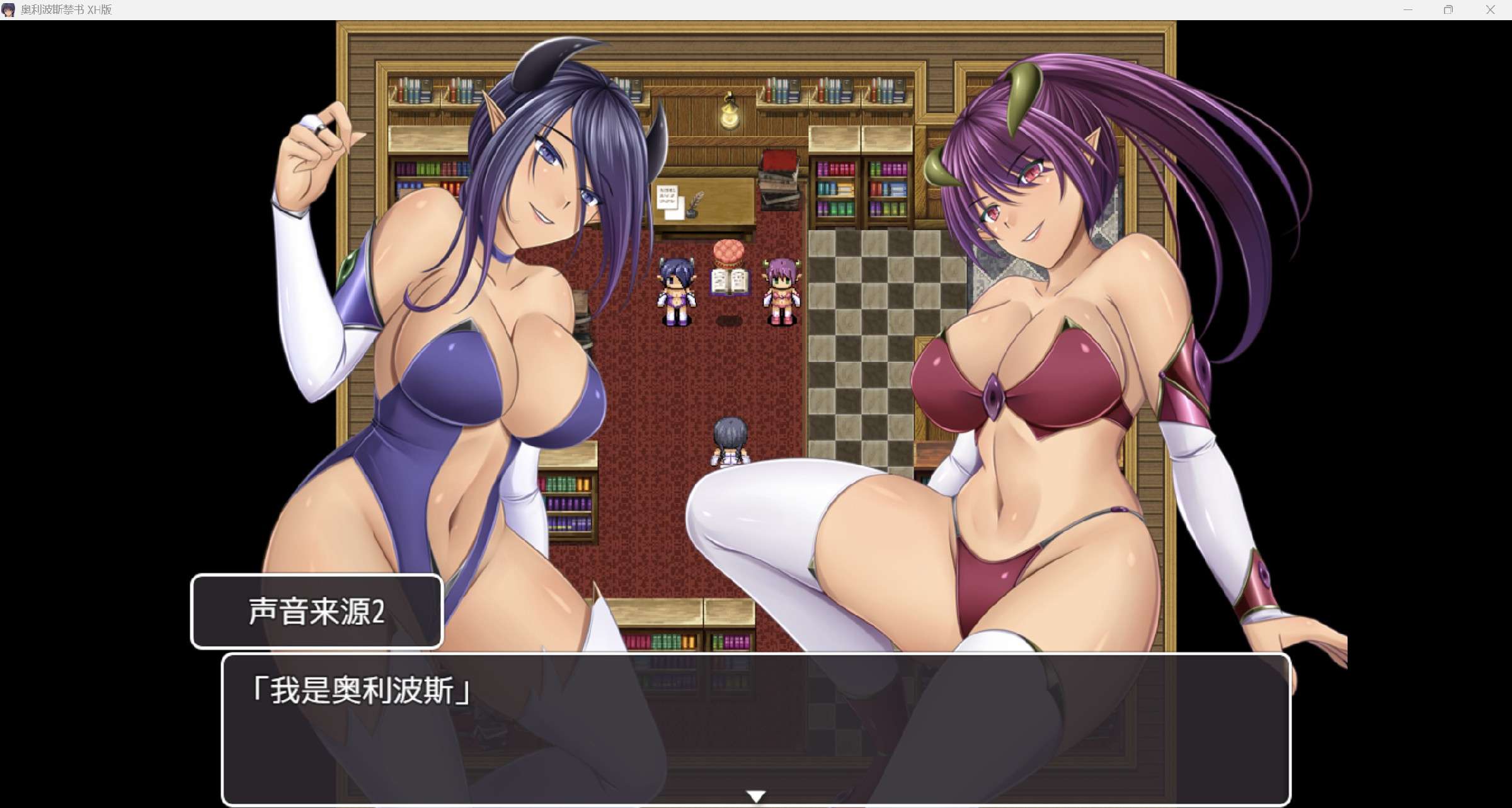The width and height of the screenshot is (1512, 808).
Task: Advance dialogue with the white arrow indicator
Action: pos(756,796)
